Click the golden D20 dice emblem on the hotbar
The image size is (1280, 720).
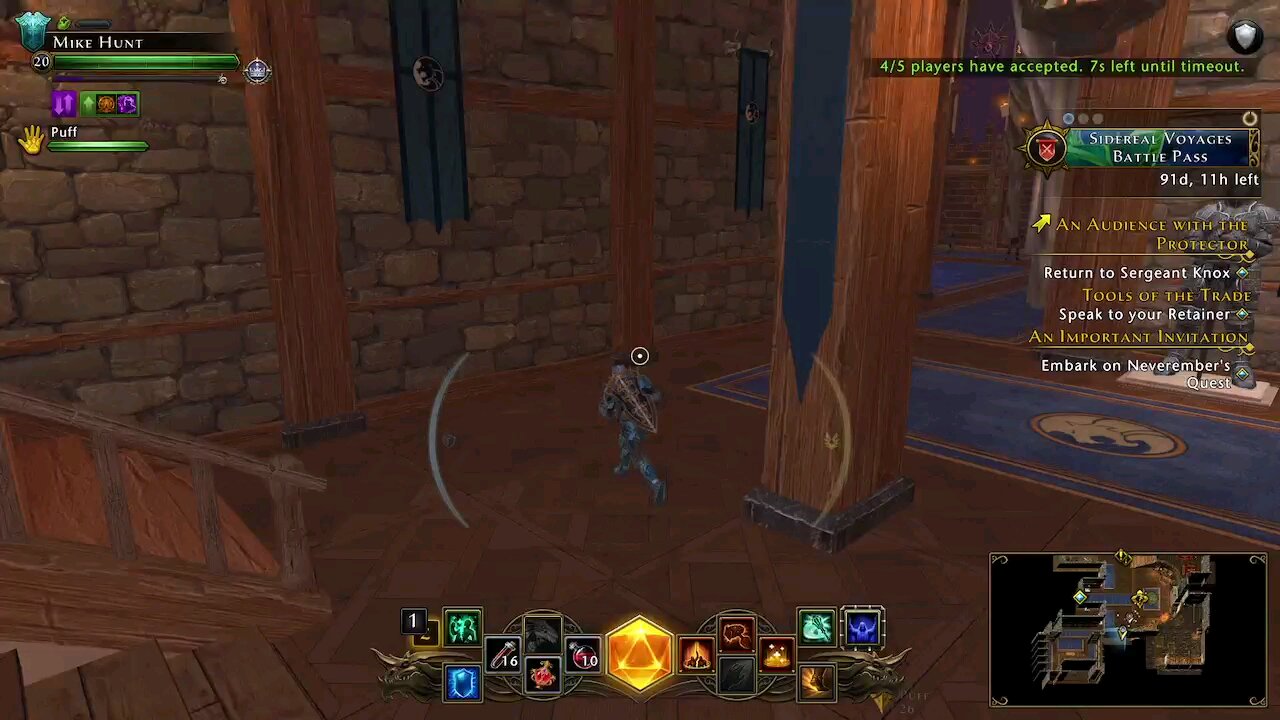click(639, 655)
